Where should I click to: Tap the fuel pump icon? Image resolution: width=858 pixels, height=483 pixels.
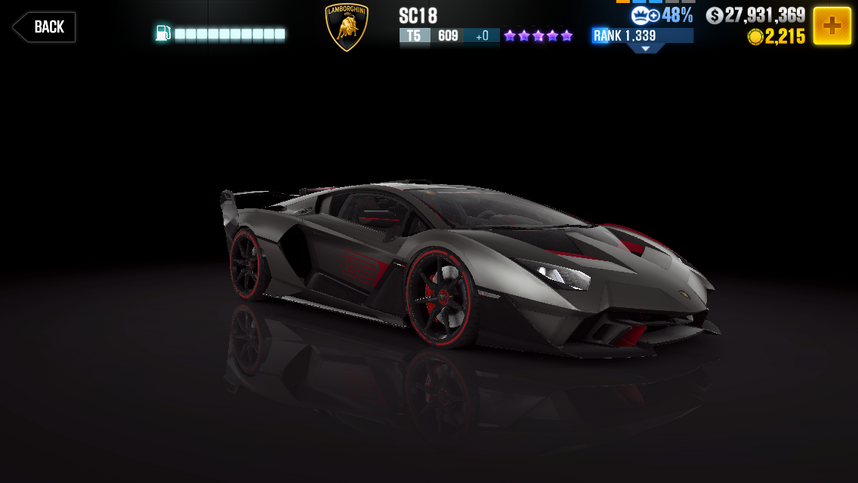pos(163,34)
